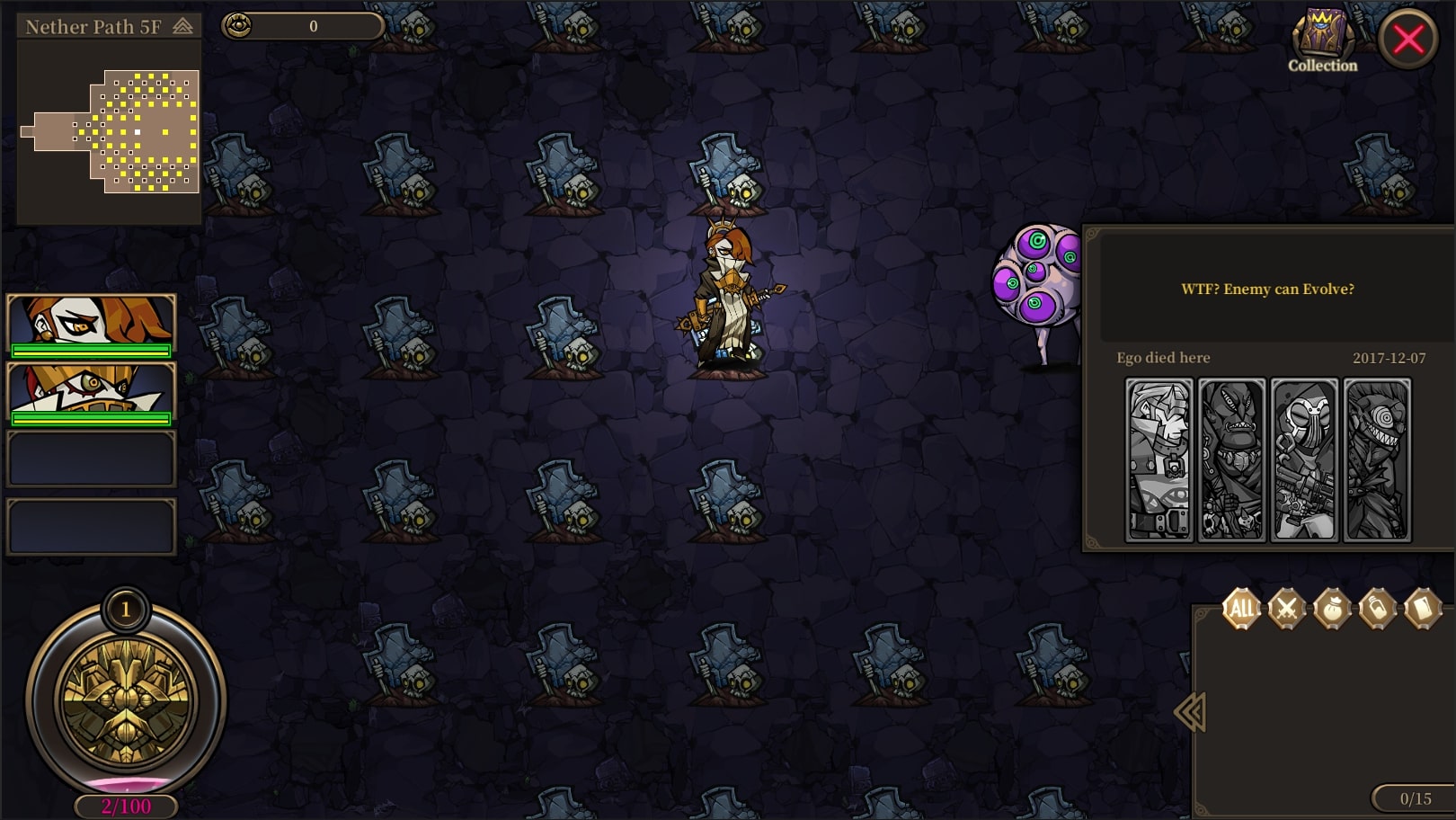
Task: Filter inventory by crossed swords category
Action: (1286, 609)
